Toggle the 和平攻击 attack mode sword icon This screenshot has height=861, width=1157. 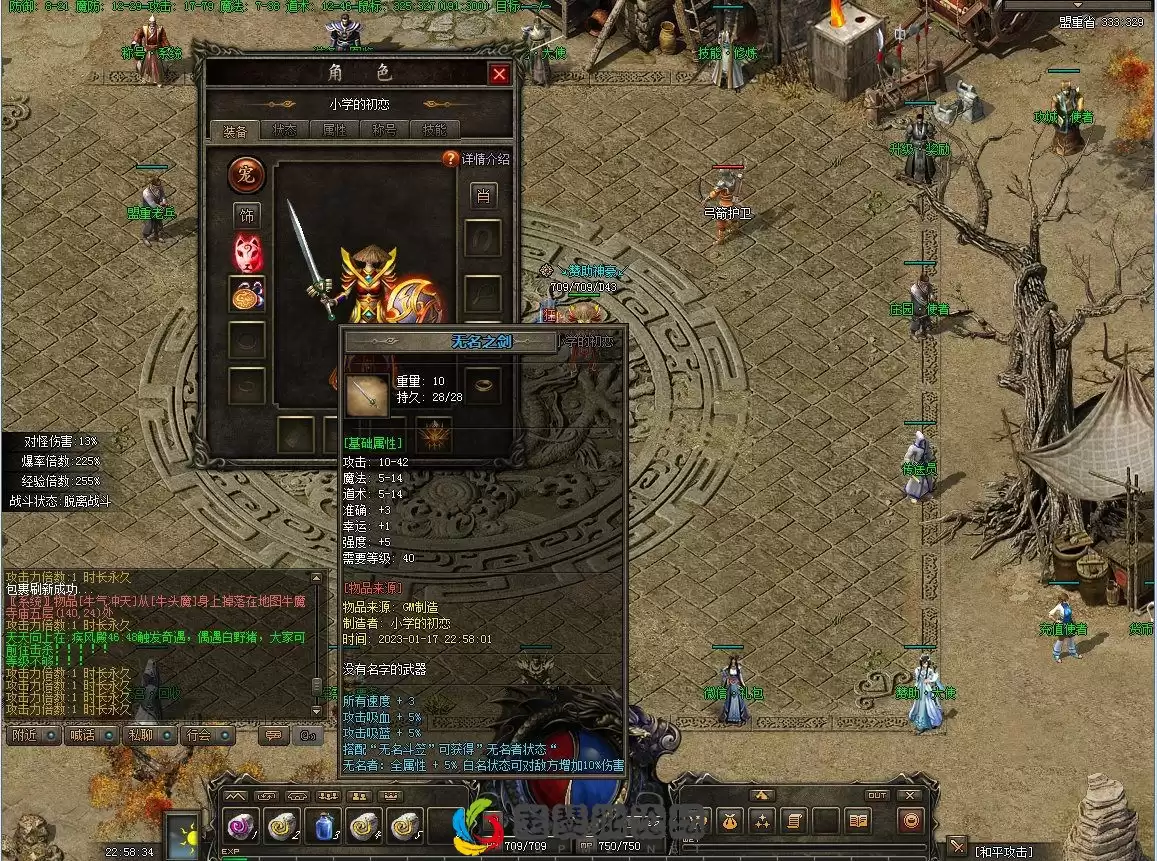coord(957,846)
